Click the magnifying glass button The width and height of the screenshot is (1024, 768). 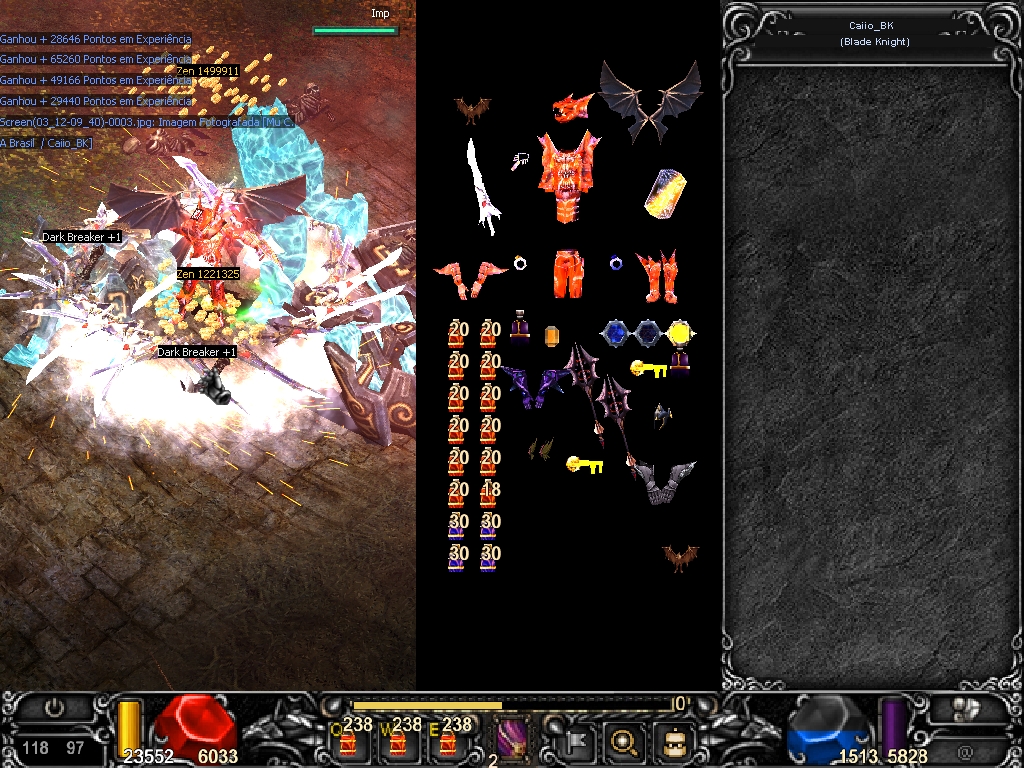point(624,742)
